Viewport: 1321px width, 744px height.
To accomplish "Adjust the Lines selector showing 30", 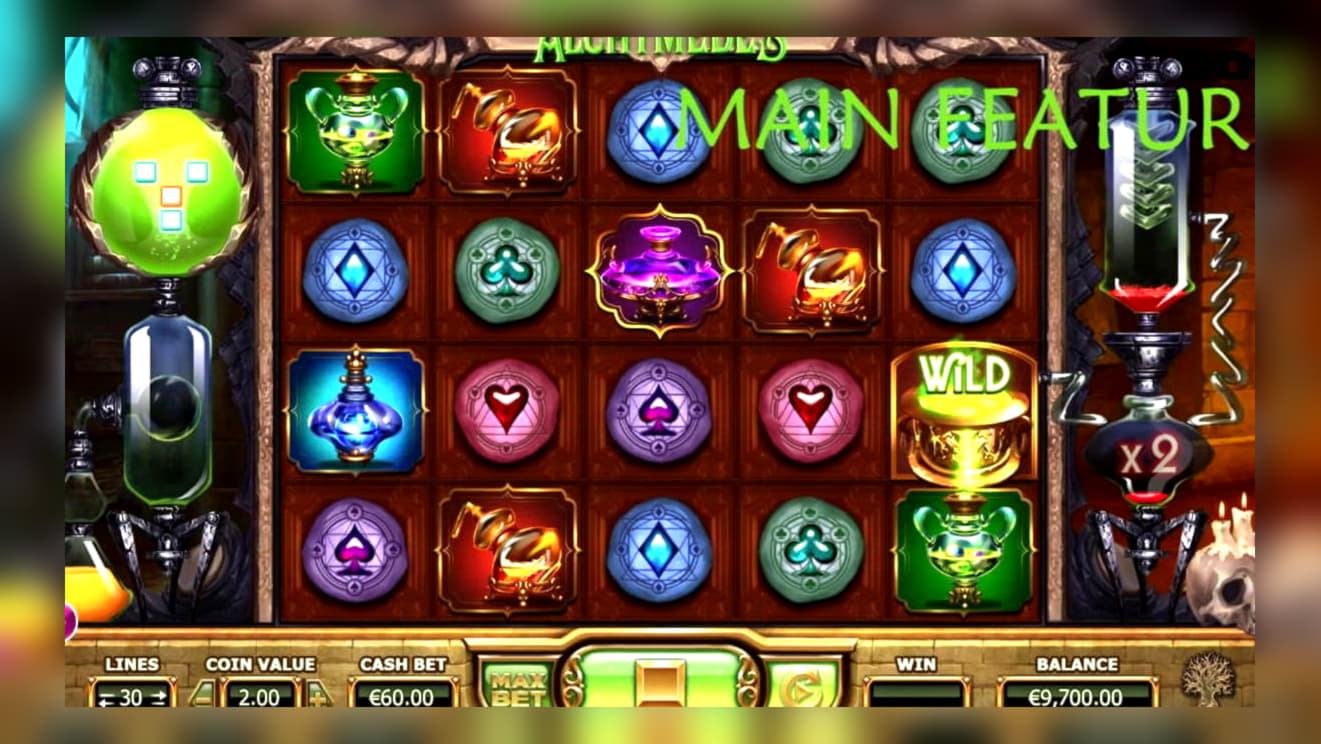I will [131, 696].
